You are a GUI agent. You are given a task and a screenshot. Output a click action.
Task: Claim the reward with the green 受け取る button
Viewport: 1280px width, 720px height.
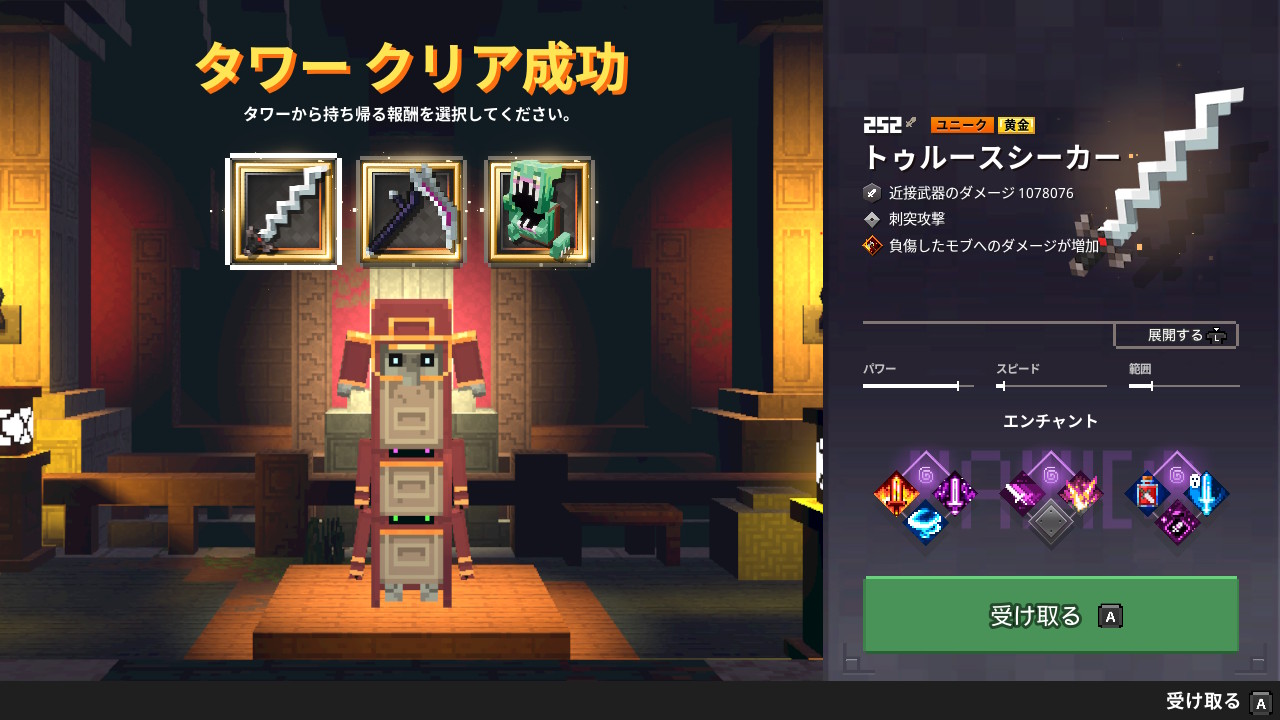[x=1050, y=615]
